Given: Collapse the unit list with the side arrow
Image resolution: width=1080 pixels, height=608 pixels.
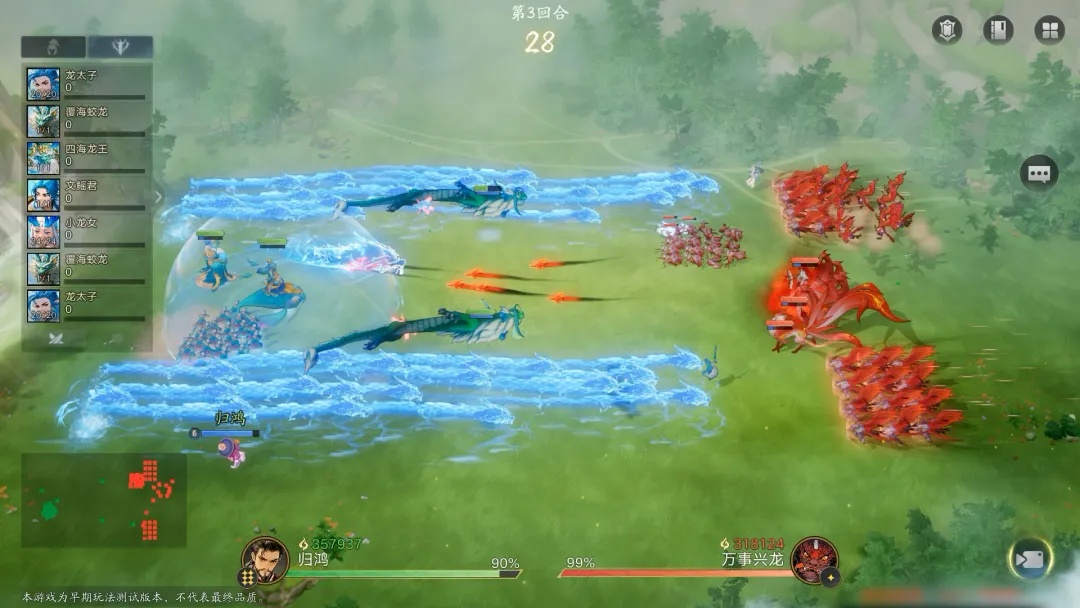Looking at the screenshot, I should coord(157,197).
